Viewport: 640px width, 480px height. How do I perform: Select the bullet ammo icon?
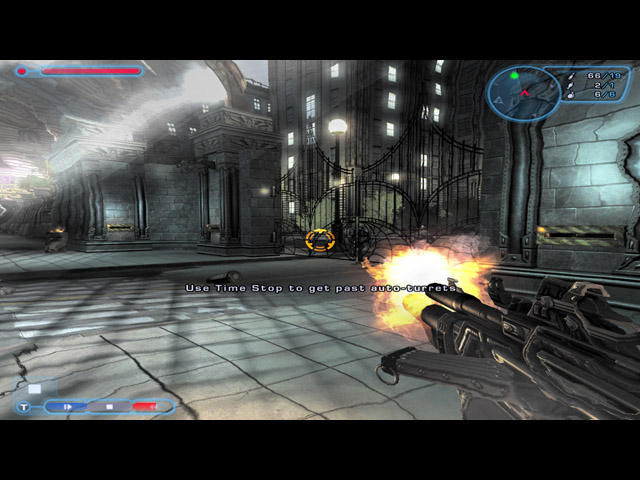[570, 75]
